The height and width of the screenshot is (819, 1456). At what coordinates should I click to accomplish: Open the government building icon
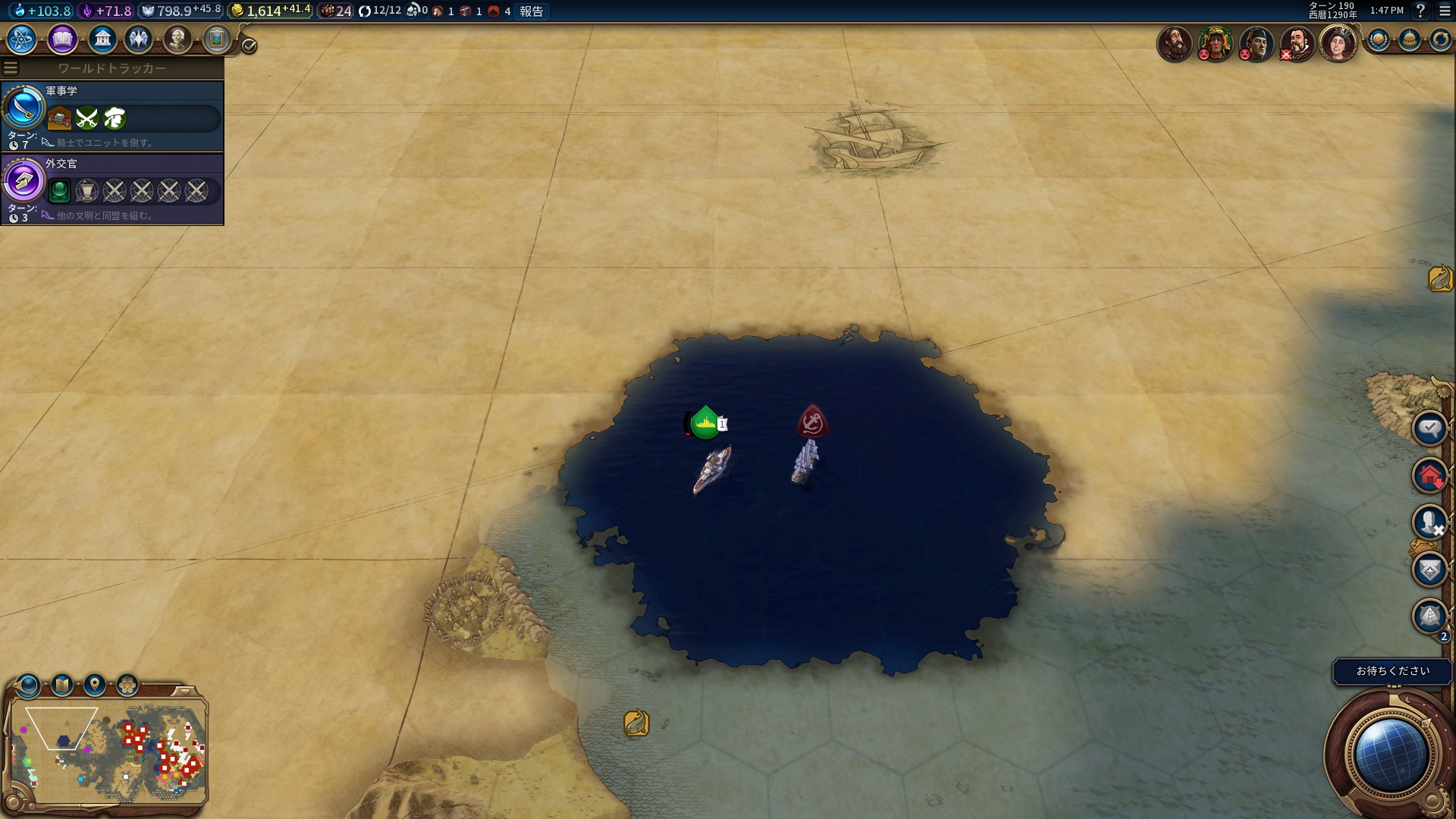102,39
